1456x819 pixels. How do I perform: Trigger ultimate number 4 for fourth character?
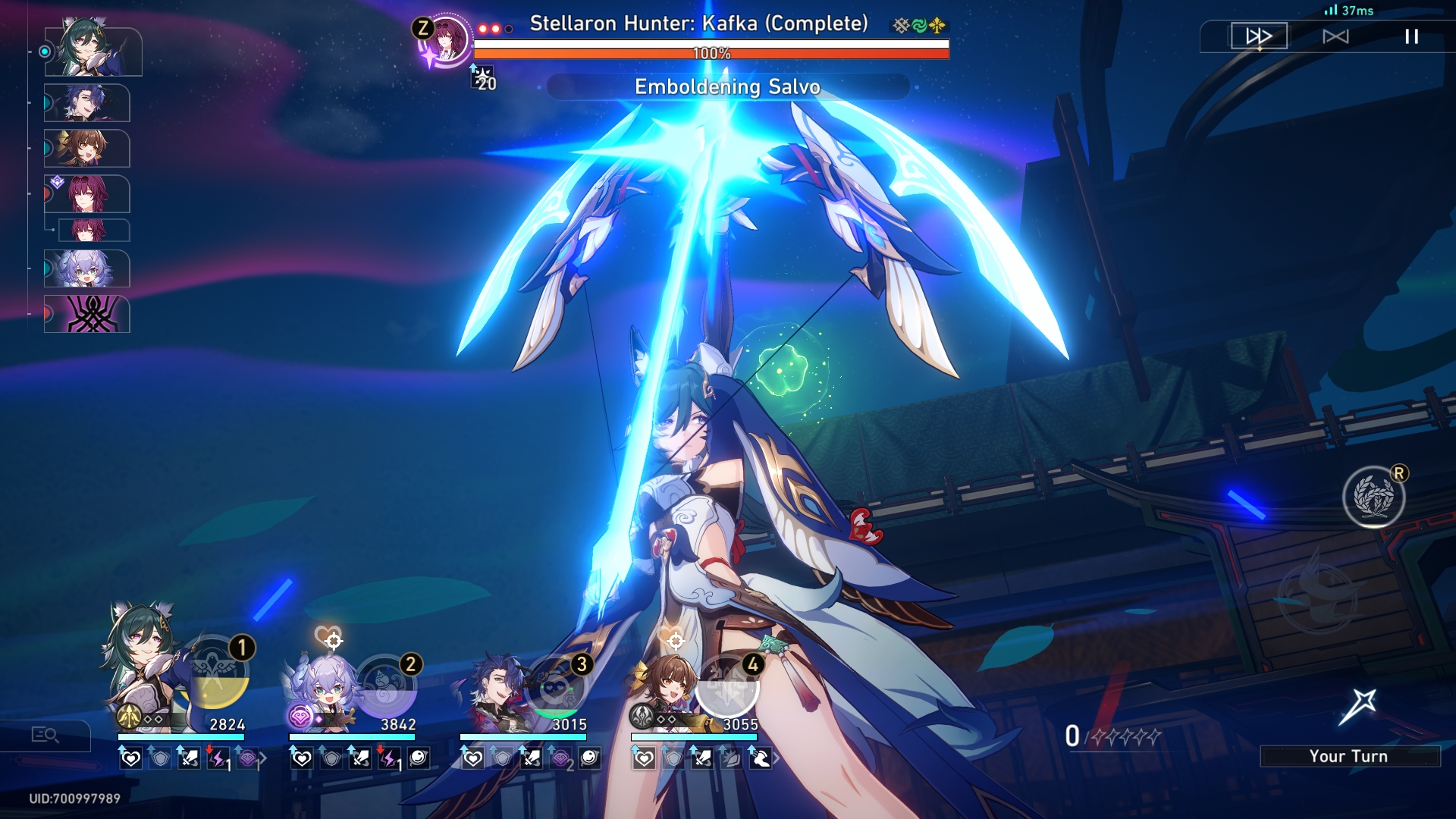[728, 687]
